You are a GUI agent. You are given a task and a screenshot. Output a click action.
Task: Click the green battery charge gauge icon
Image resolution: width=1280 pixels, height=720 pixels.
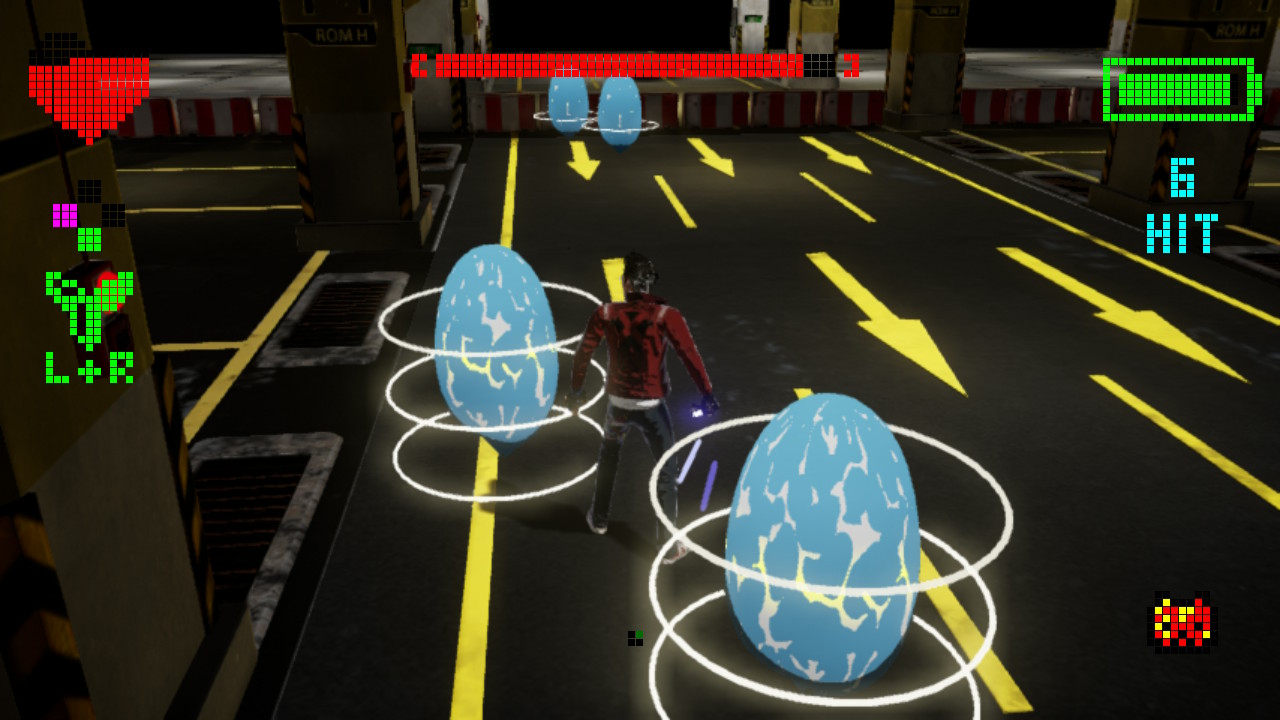click(x=1182, y=90)
